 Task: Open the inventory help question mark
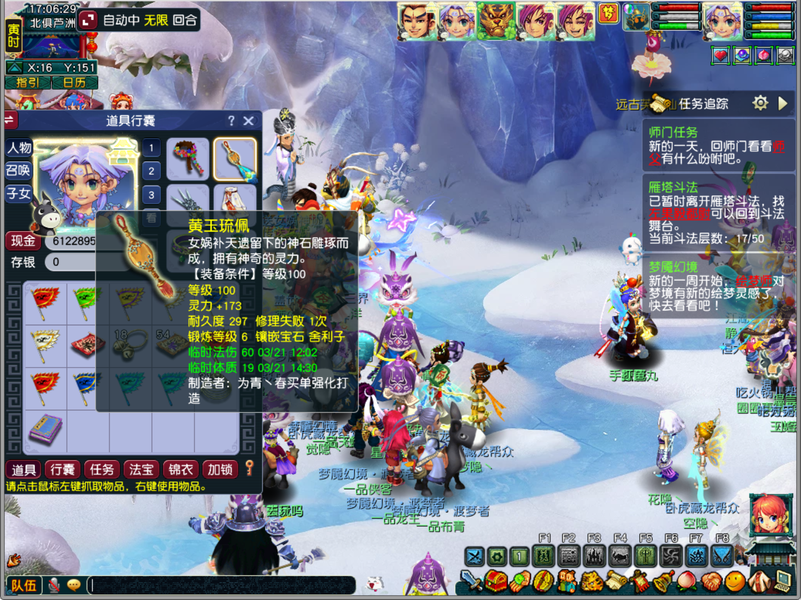231,121
